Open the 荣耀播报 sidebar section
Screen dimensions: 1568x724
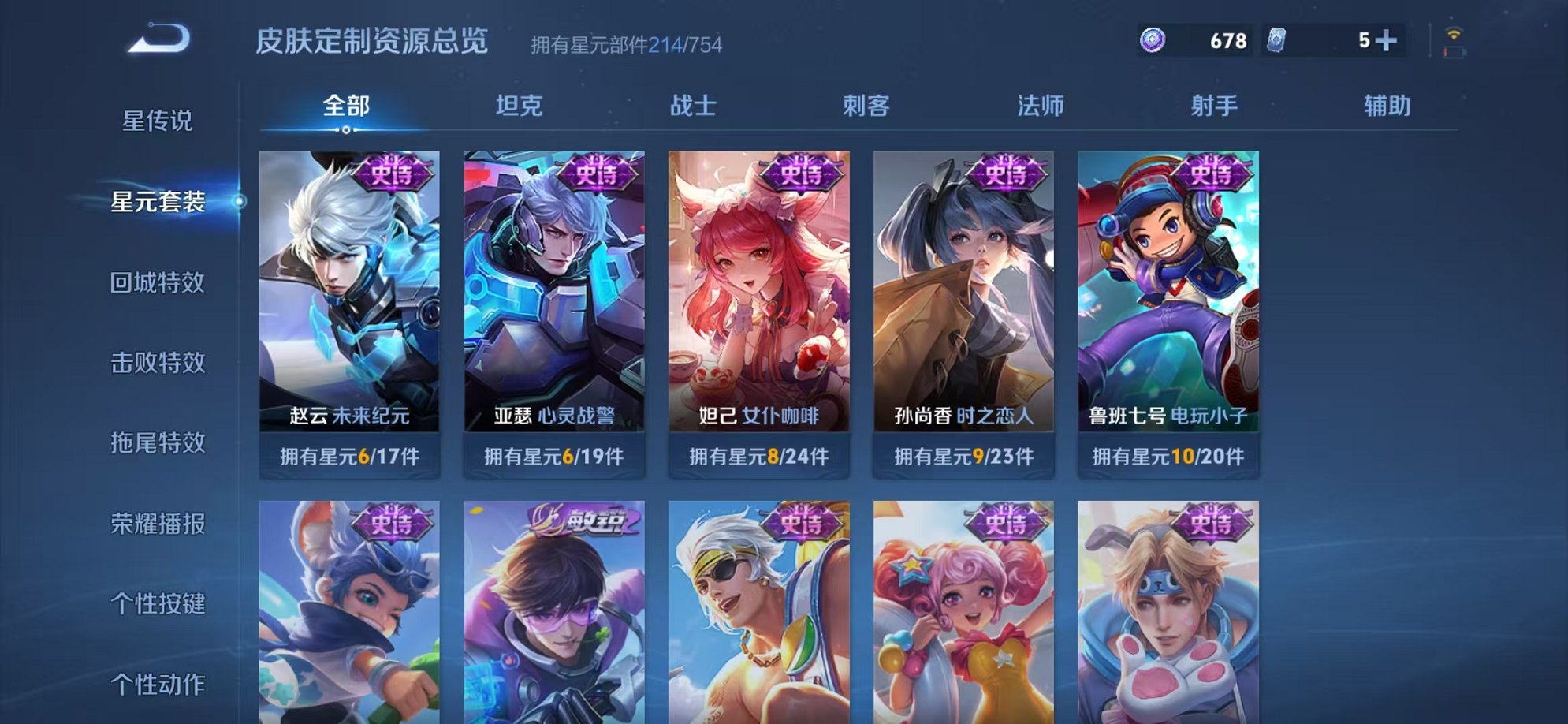pos(158,523)
